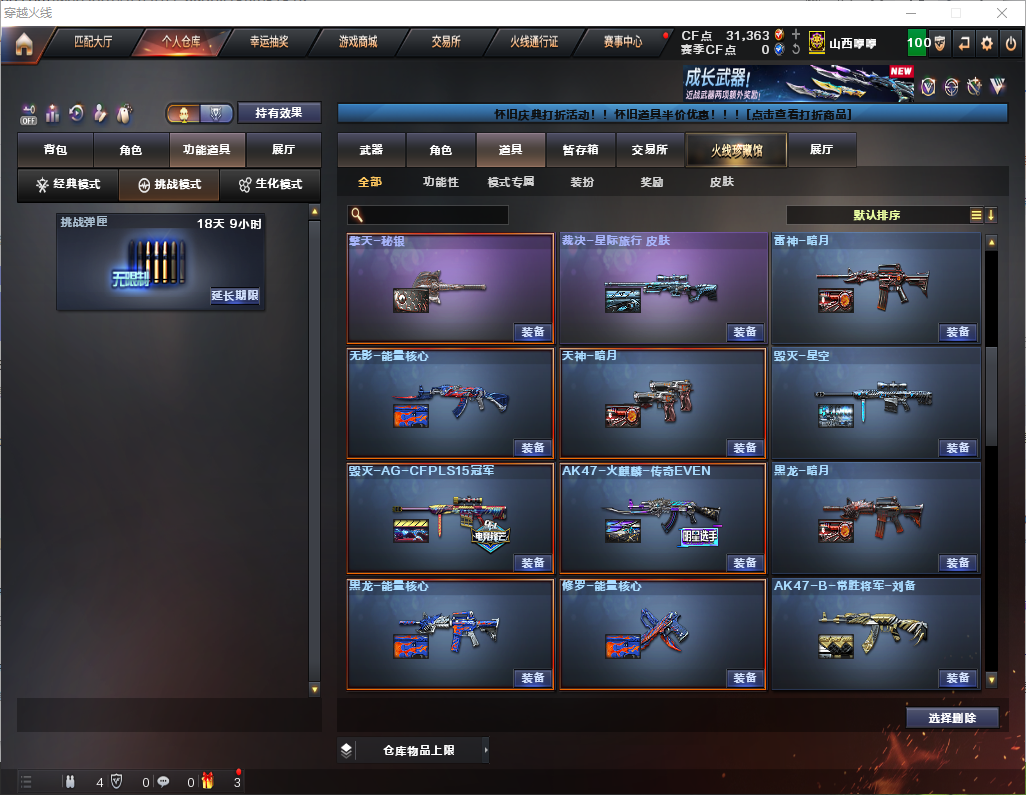
Task: Filter items by 皮肤
Action: pos(721,182)
